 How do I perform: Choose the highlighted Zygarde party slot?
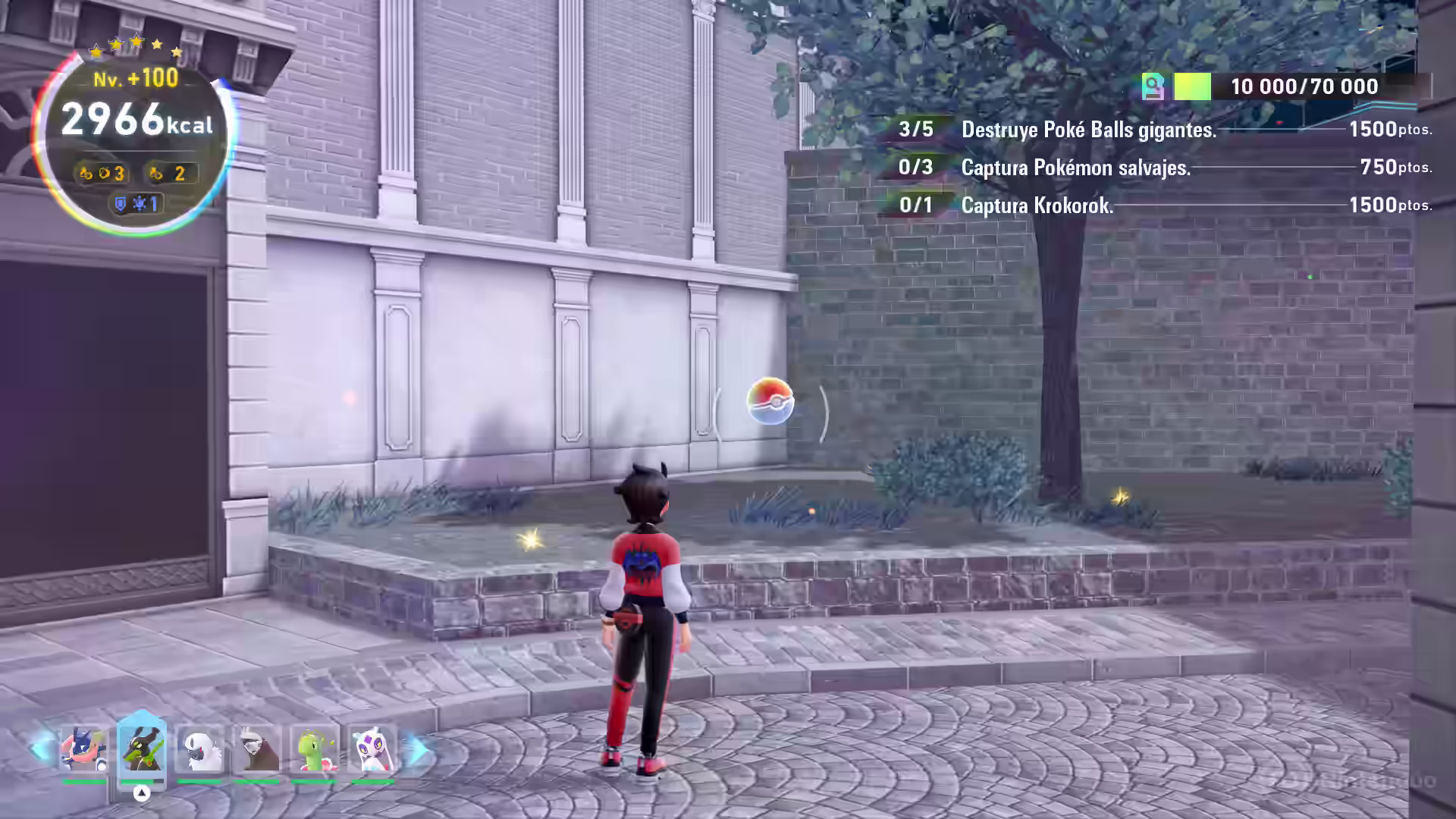pos(142,749)
